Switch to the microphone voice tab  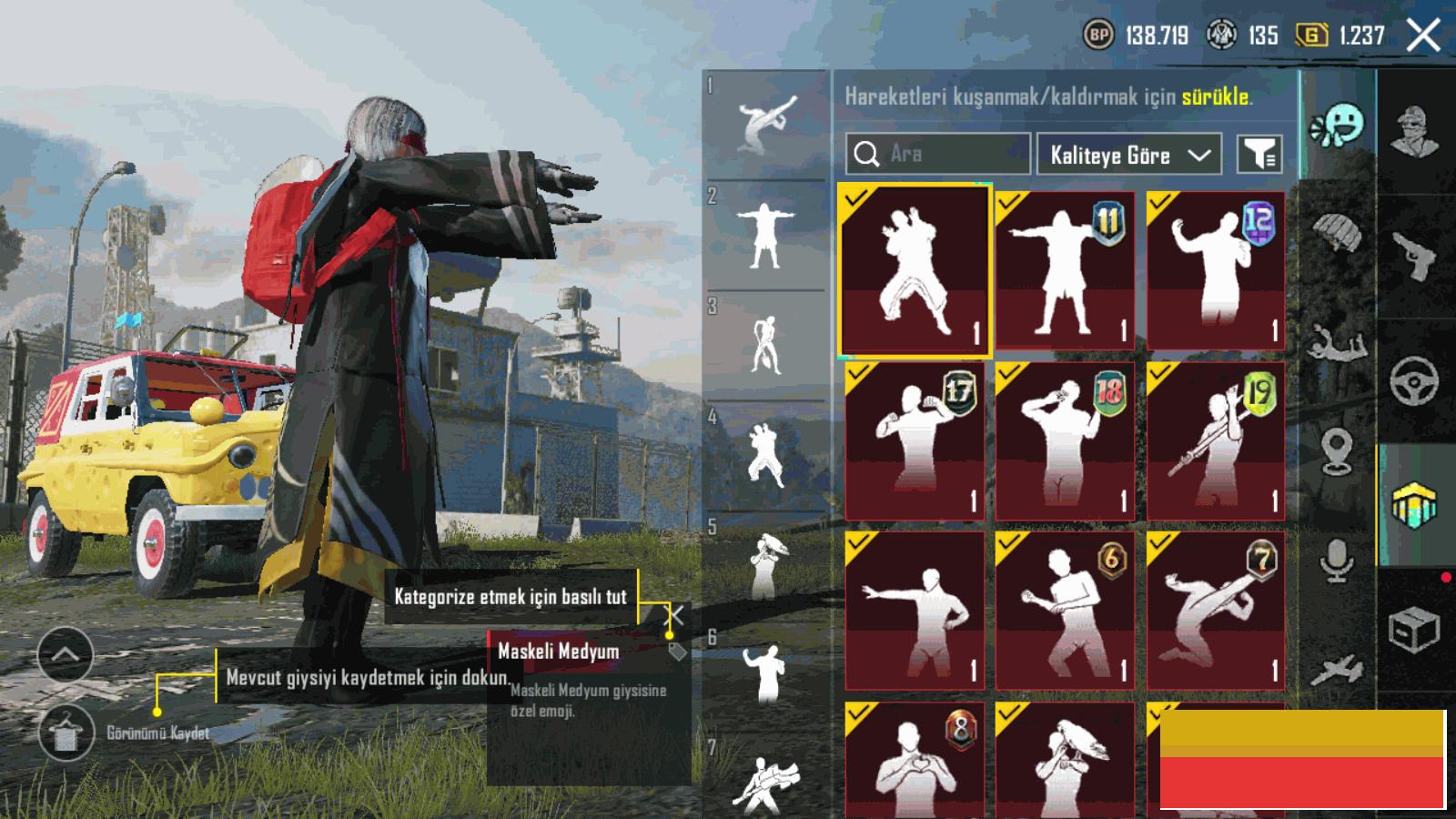click(x=1336, y=560)
